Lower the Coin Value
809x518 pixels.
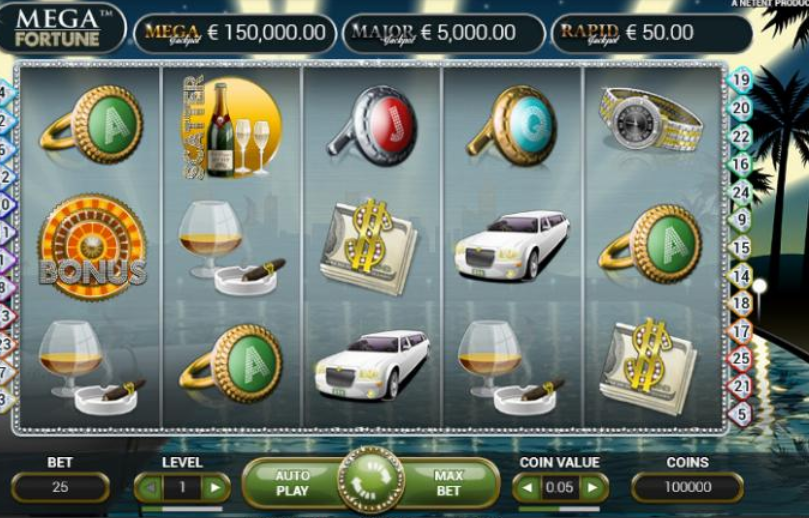pyautogui.click(x=528, y=488)
